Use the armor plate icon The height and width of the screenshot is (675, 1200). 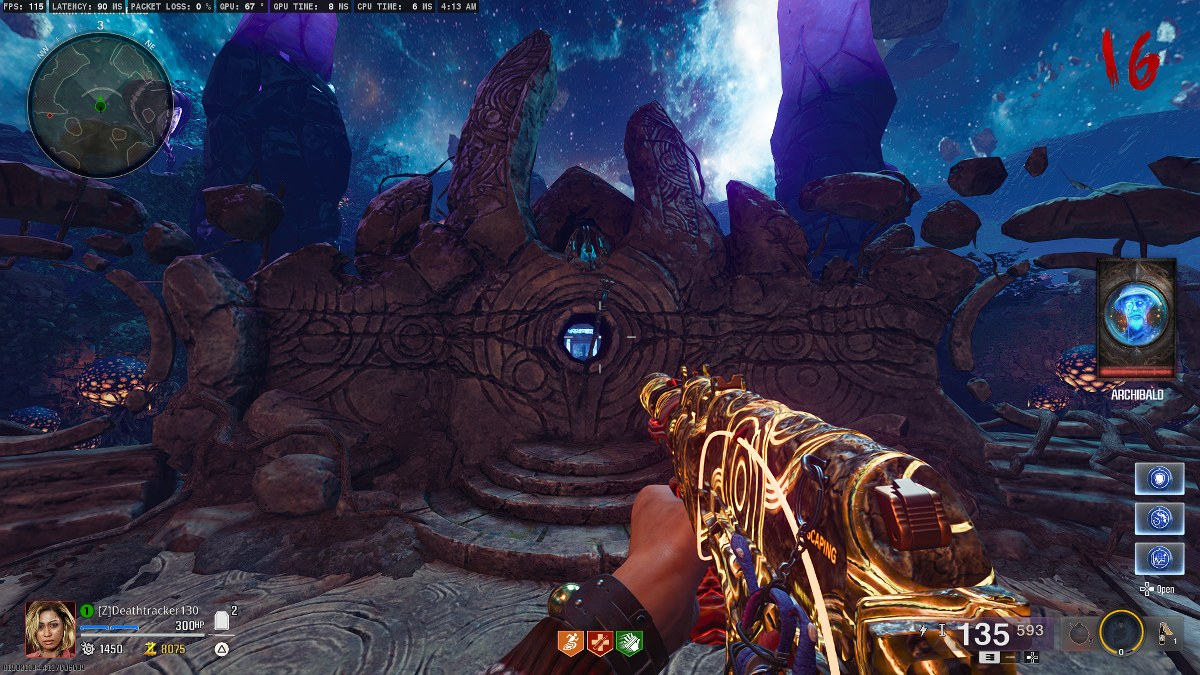[222, 622]
